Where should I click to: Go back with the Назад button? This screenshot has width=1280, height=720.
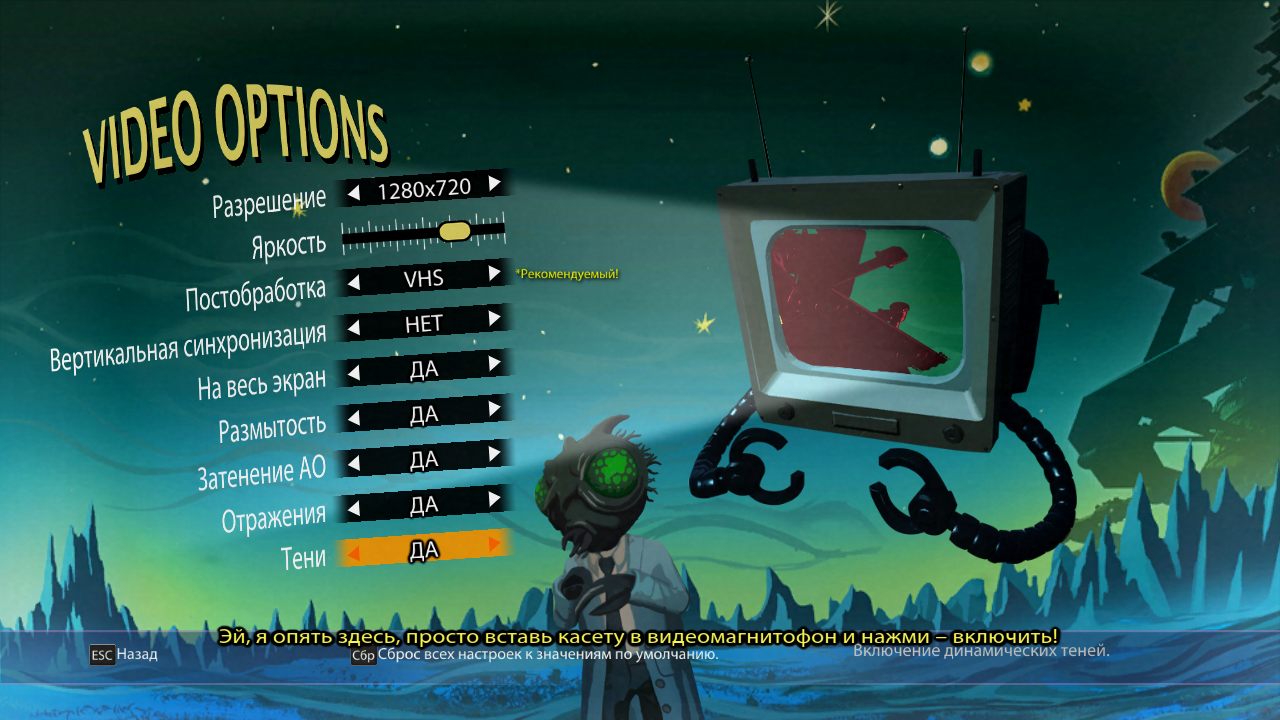125,655
